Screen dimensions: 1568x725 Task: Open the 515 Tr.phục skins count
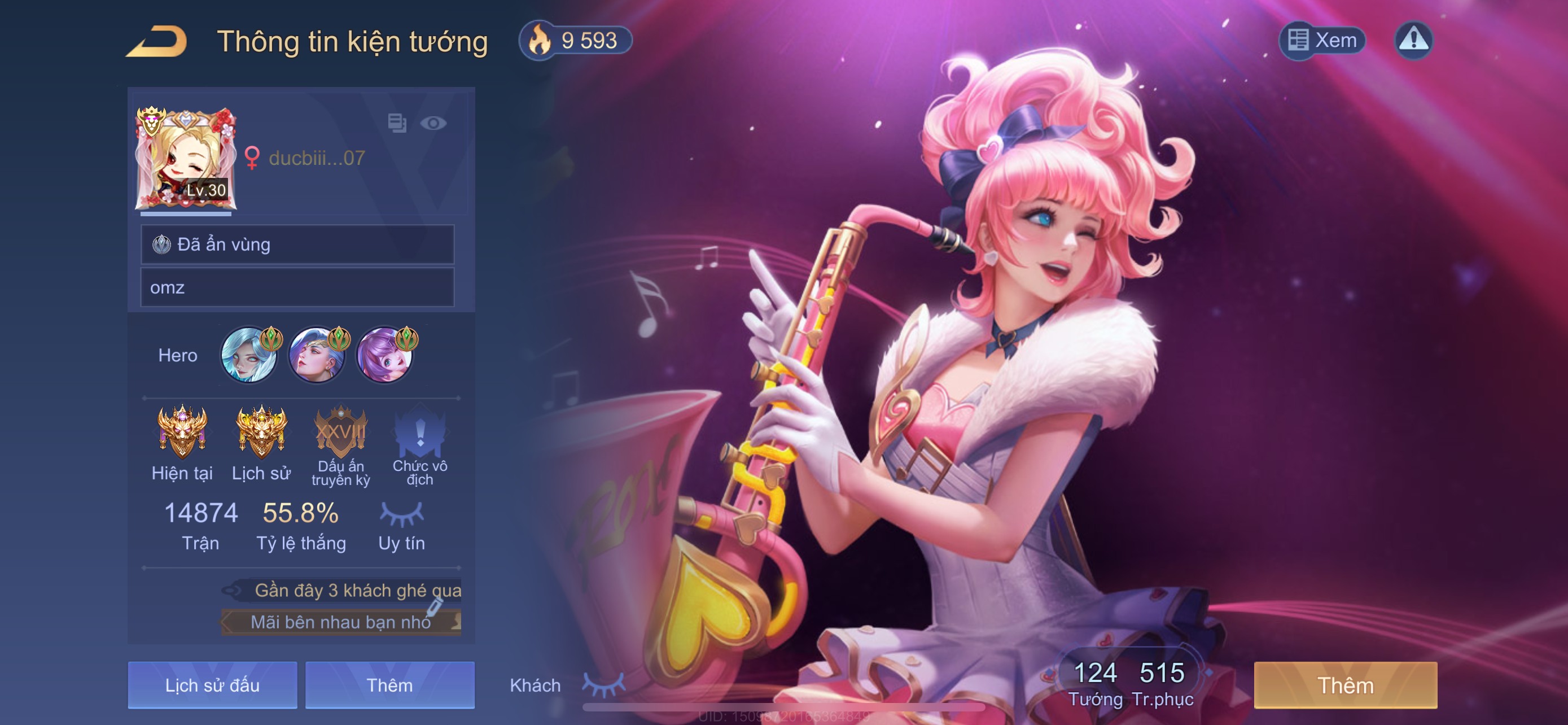tap(1162, 683)
